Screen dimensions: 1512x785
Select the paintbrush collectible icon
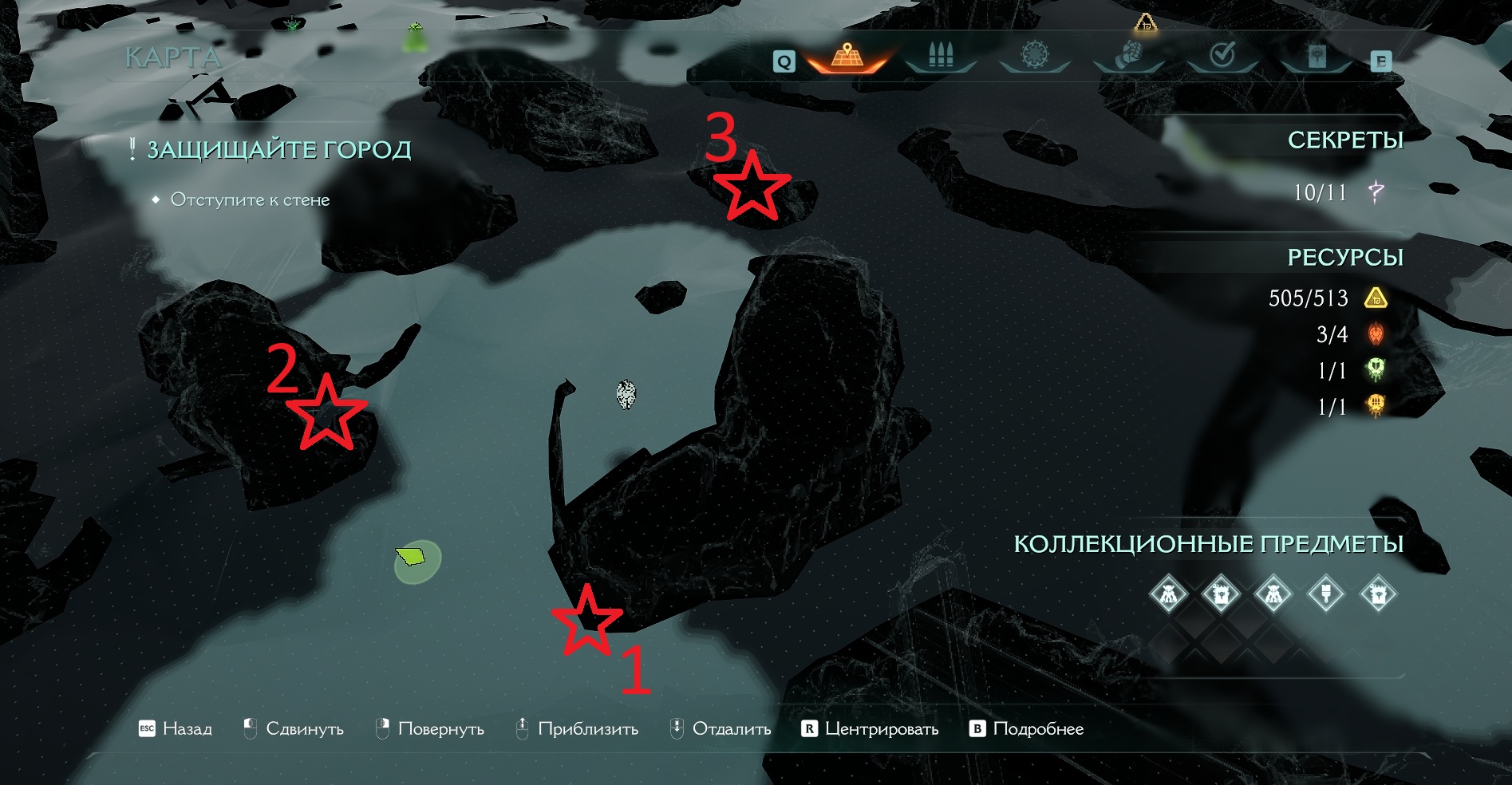pos(1326,594)
